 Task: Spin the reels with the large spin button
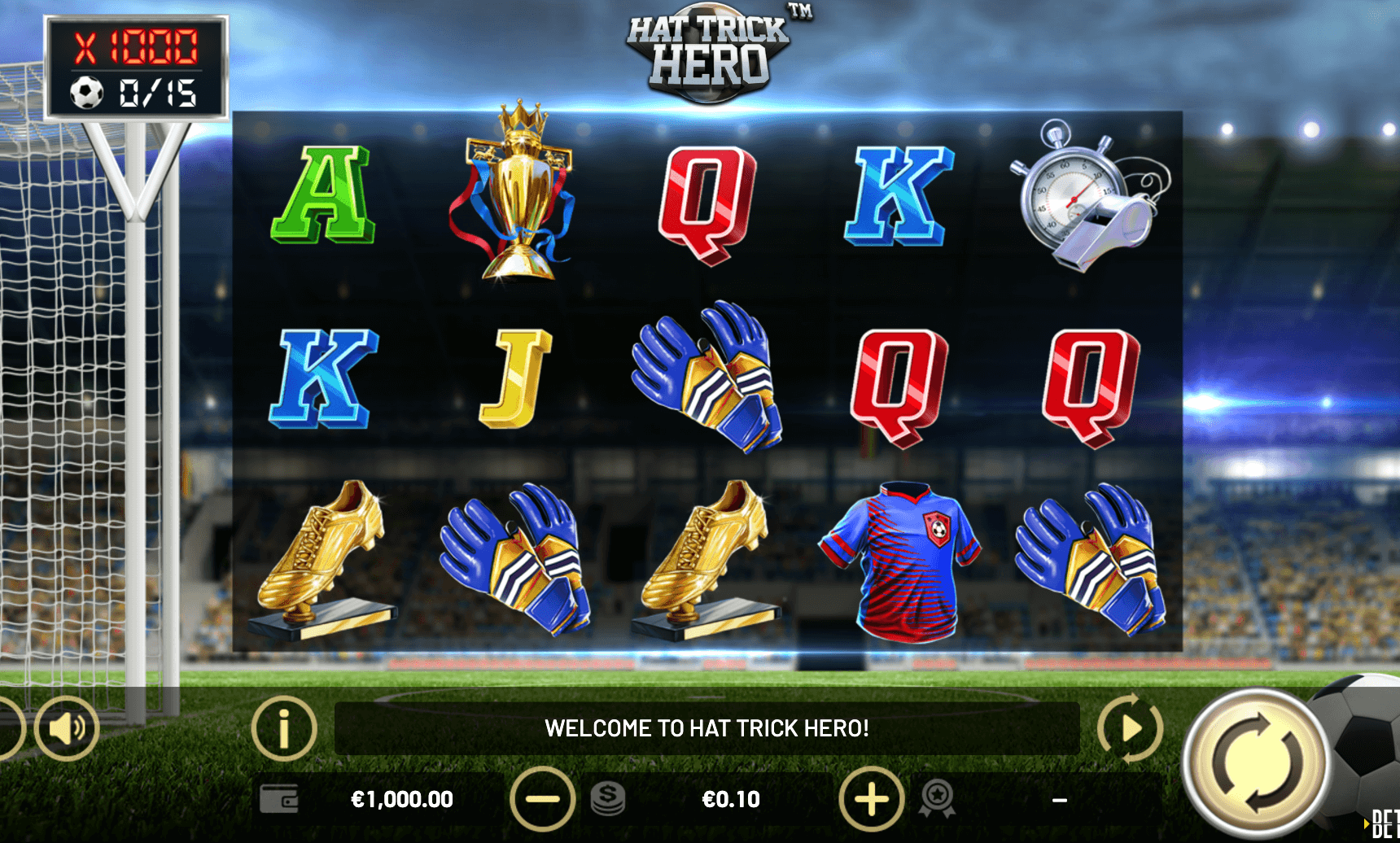coord(1256,763)
